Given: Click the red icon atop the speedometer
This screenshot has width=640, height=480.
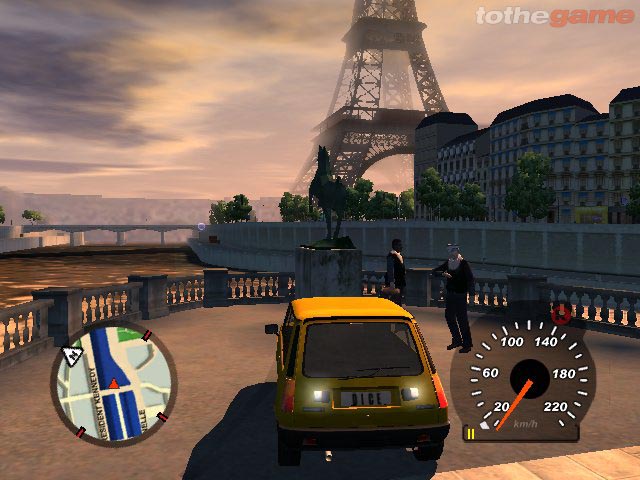Looking at the screenshot, I should [x=562, y=317].
